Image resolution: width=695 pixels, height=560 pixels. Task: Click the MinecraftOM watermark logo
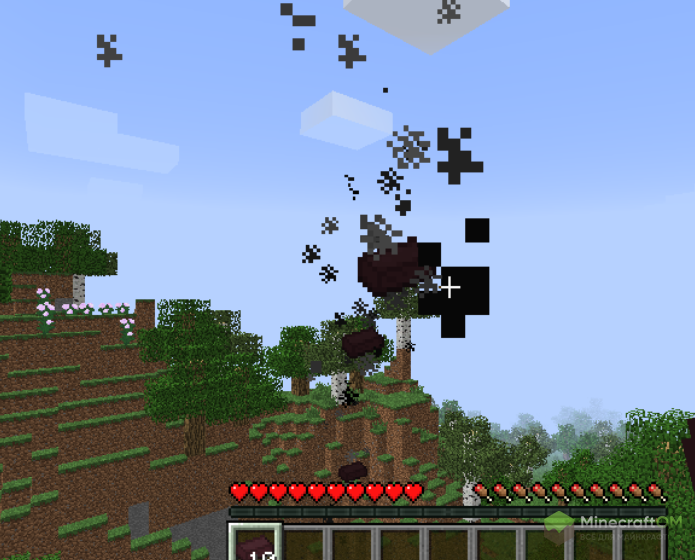(x=619, y=524)
